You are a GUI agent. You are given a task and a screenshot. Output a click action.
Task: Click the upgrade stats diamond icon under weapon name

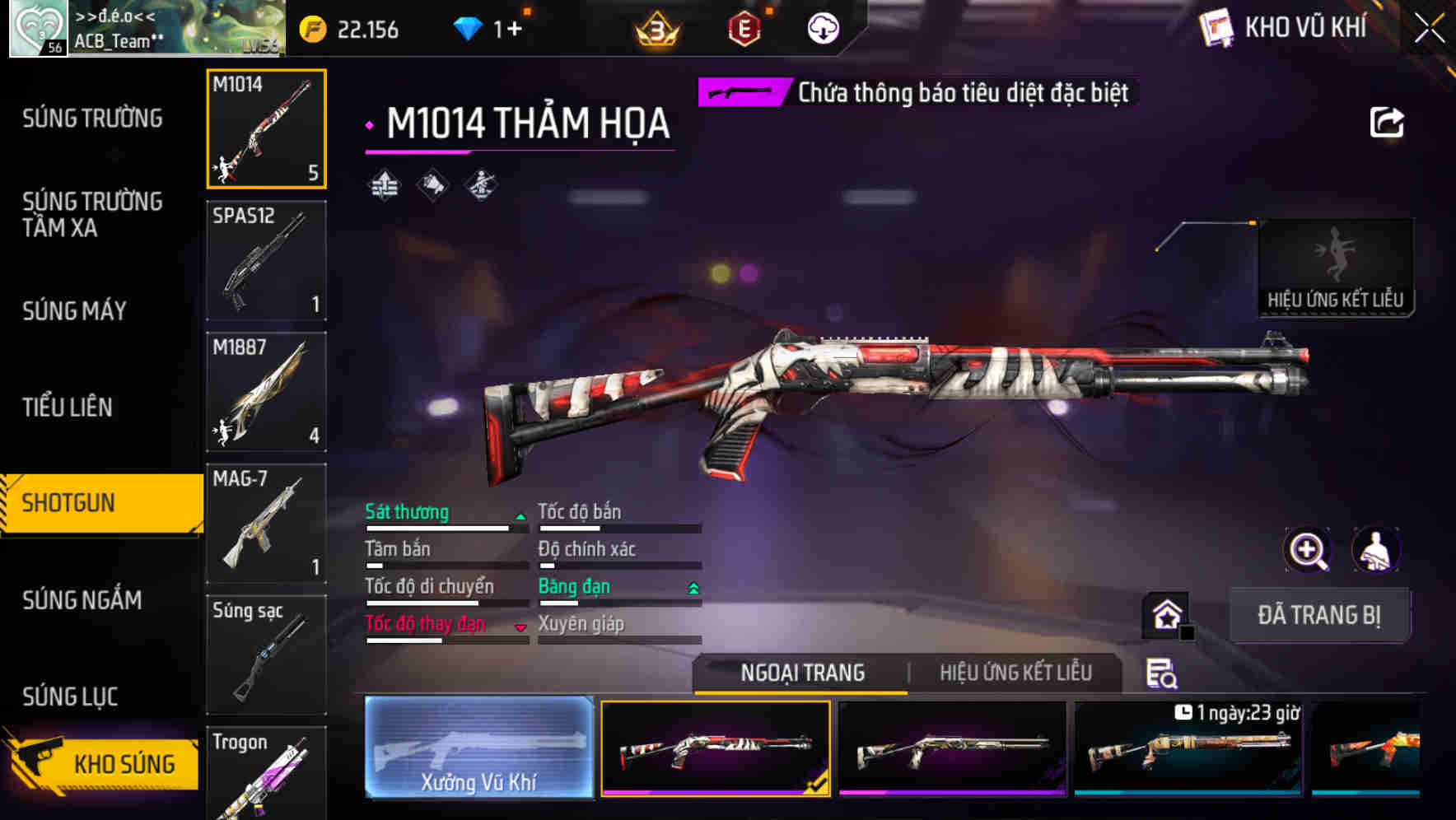(x=386, y=184)
